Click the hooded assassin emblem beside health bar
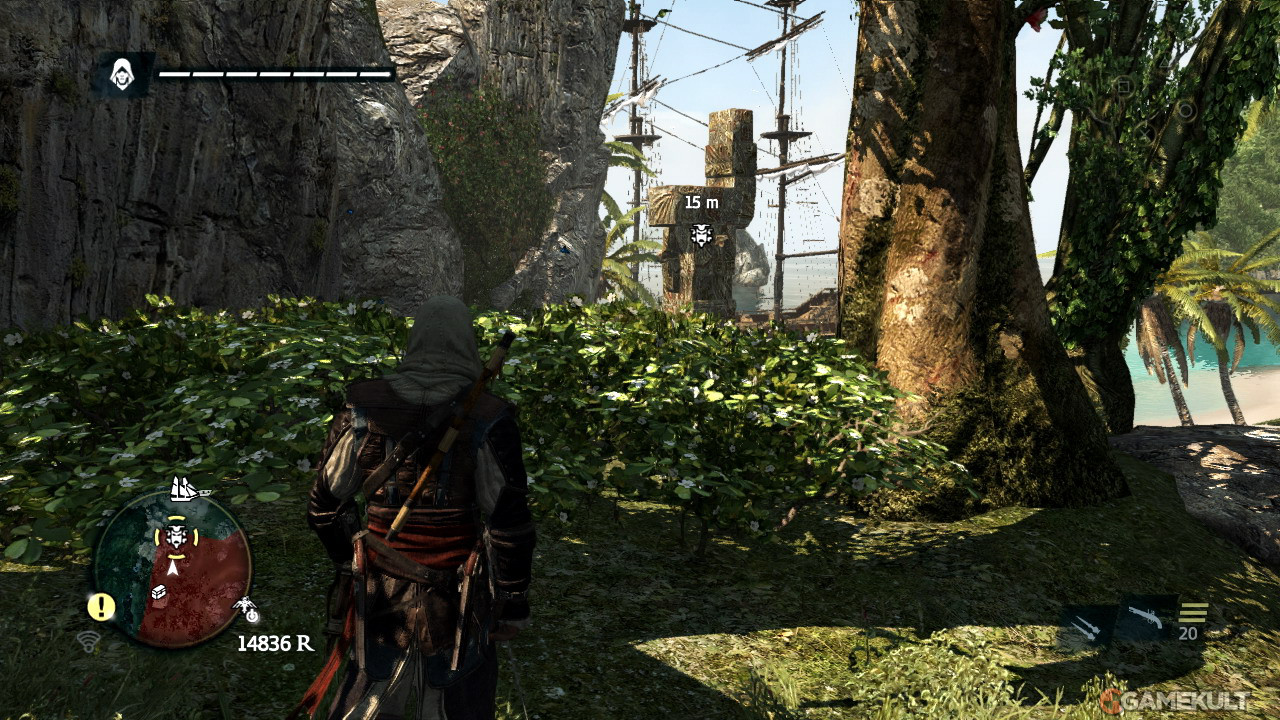The height and width of the screenshot is (720, 1280). tap(123, 75)
